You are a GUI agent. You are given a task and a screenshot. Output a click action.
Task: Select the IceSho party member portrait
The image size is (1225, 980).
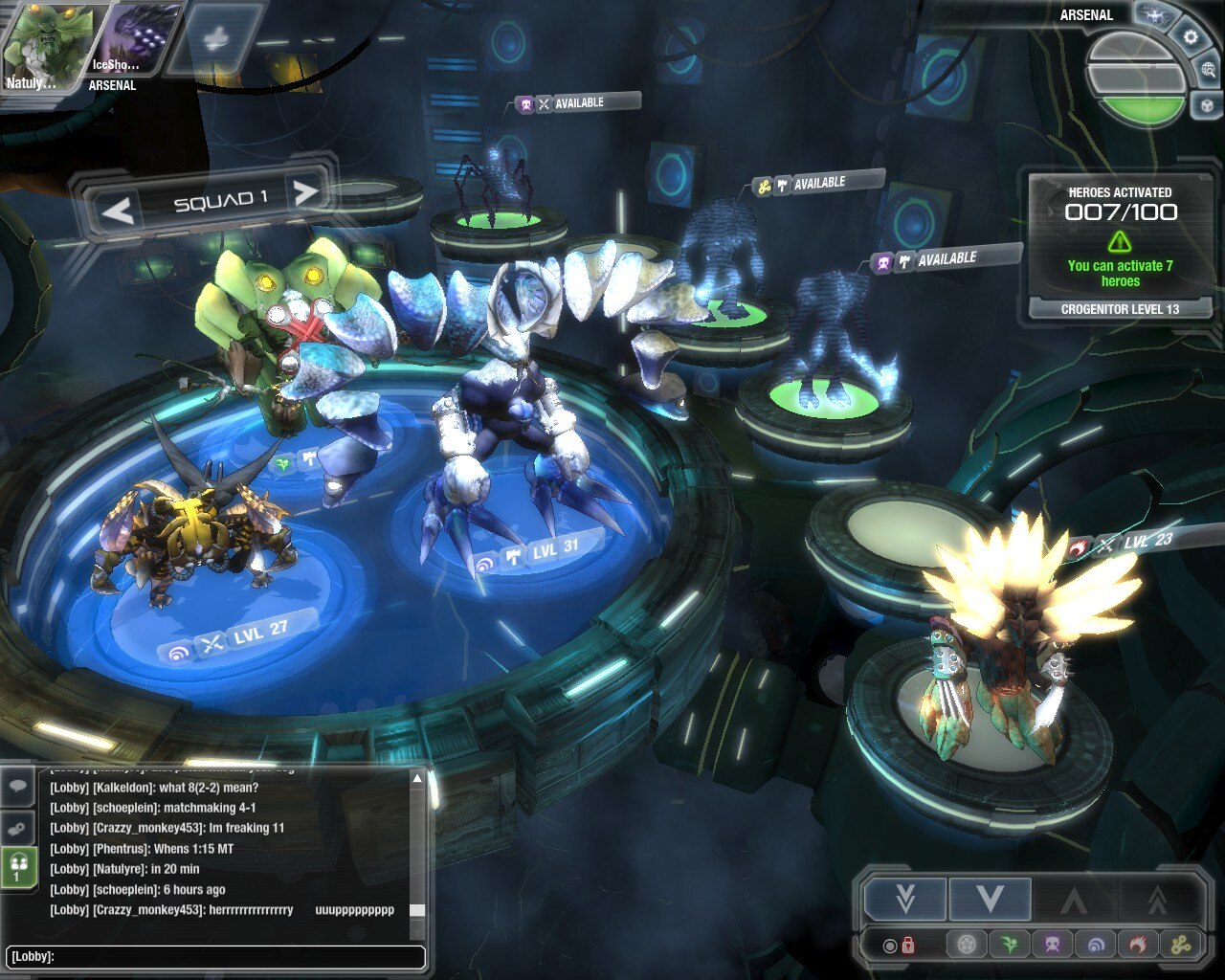click(132, 43)
